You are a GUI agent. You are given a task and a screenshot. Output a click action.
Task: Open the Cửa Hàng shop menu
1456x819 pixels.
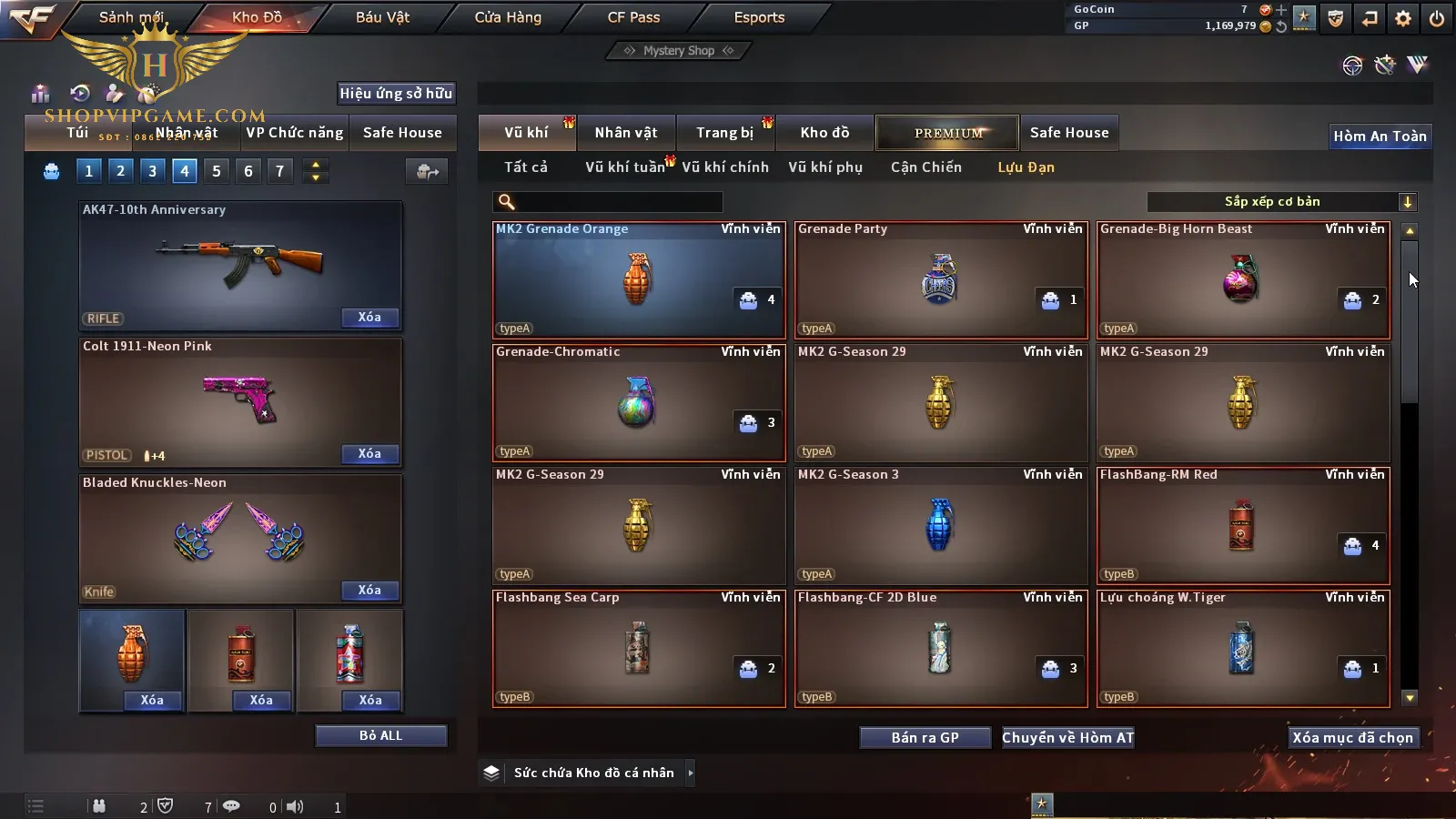point(508,17)
